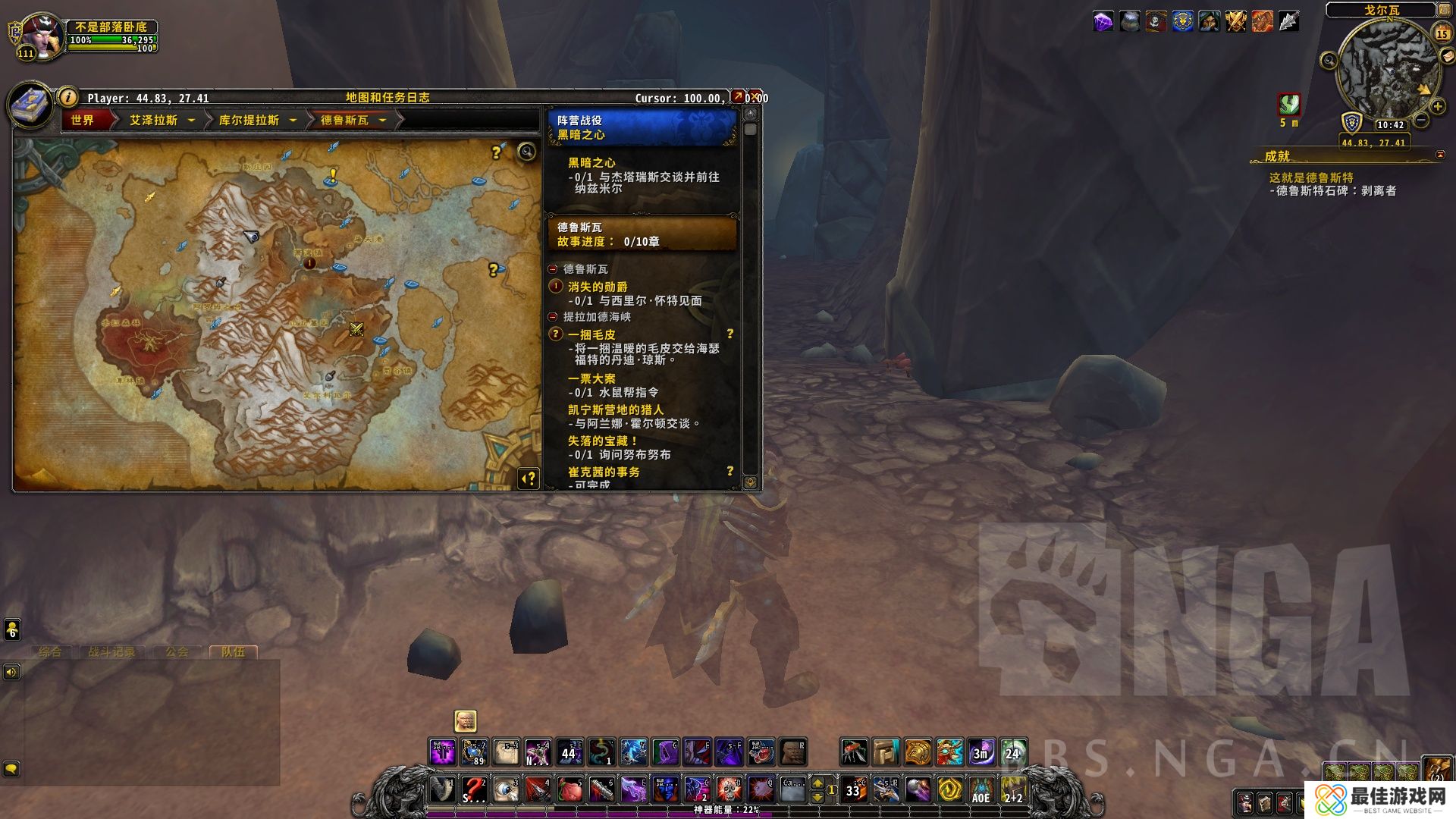Click the map's magnifying glass filter button

click(526, 152)
